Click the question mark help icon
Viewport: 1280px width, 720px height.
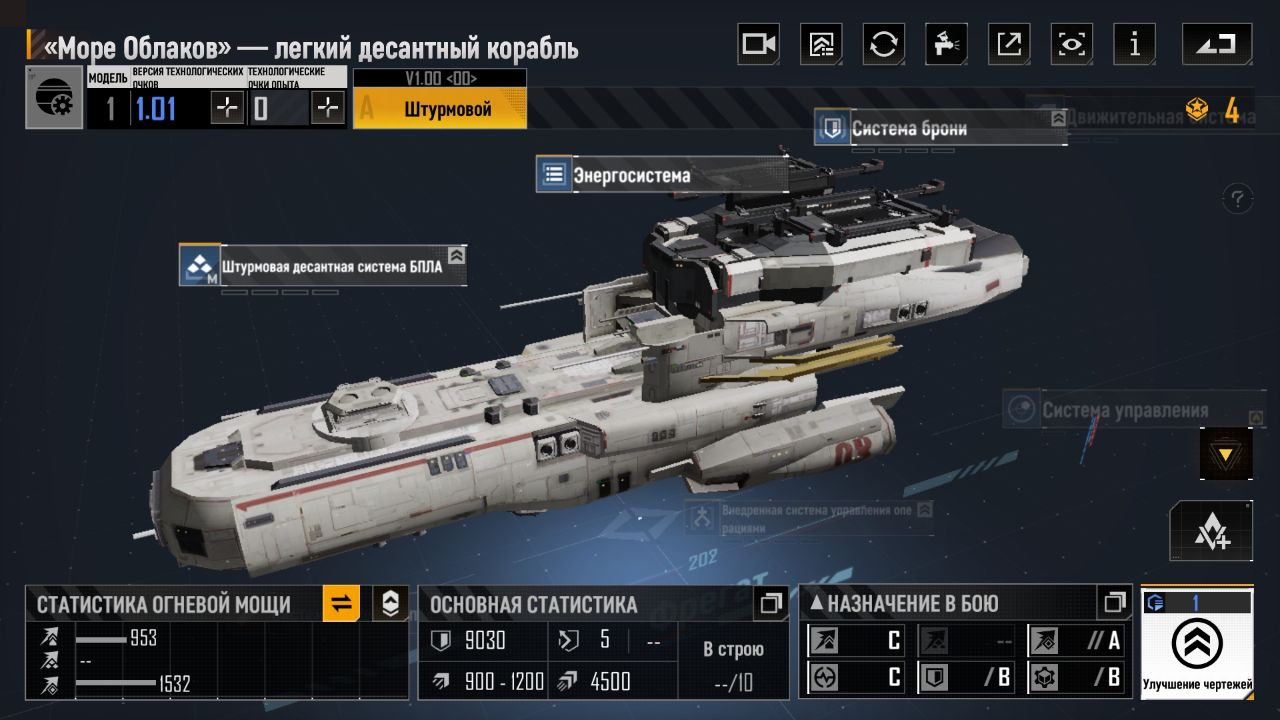click(x=1238, y=197)
